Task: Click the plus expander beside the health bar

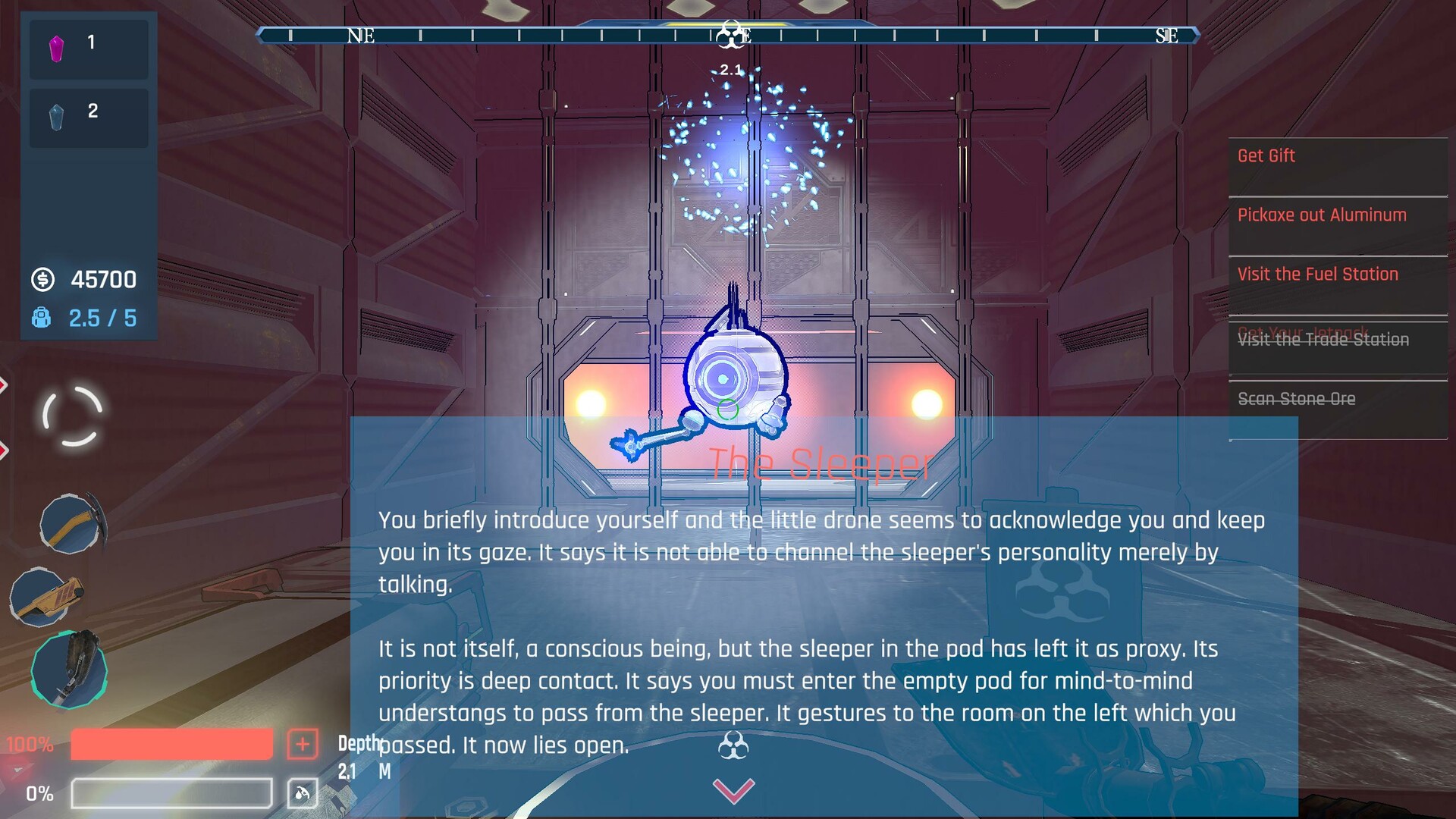Action: (x=303, y=745)
